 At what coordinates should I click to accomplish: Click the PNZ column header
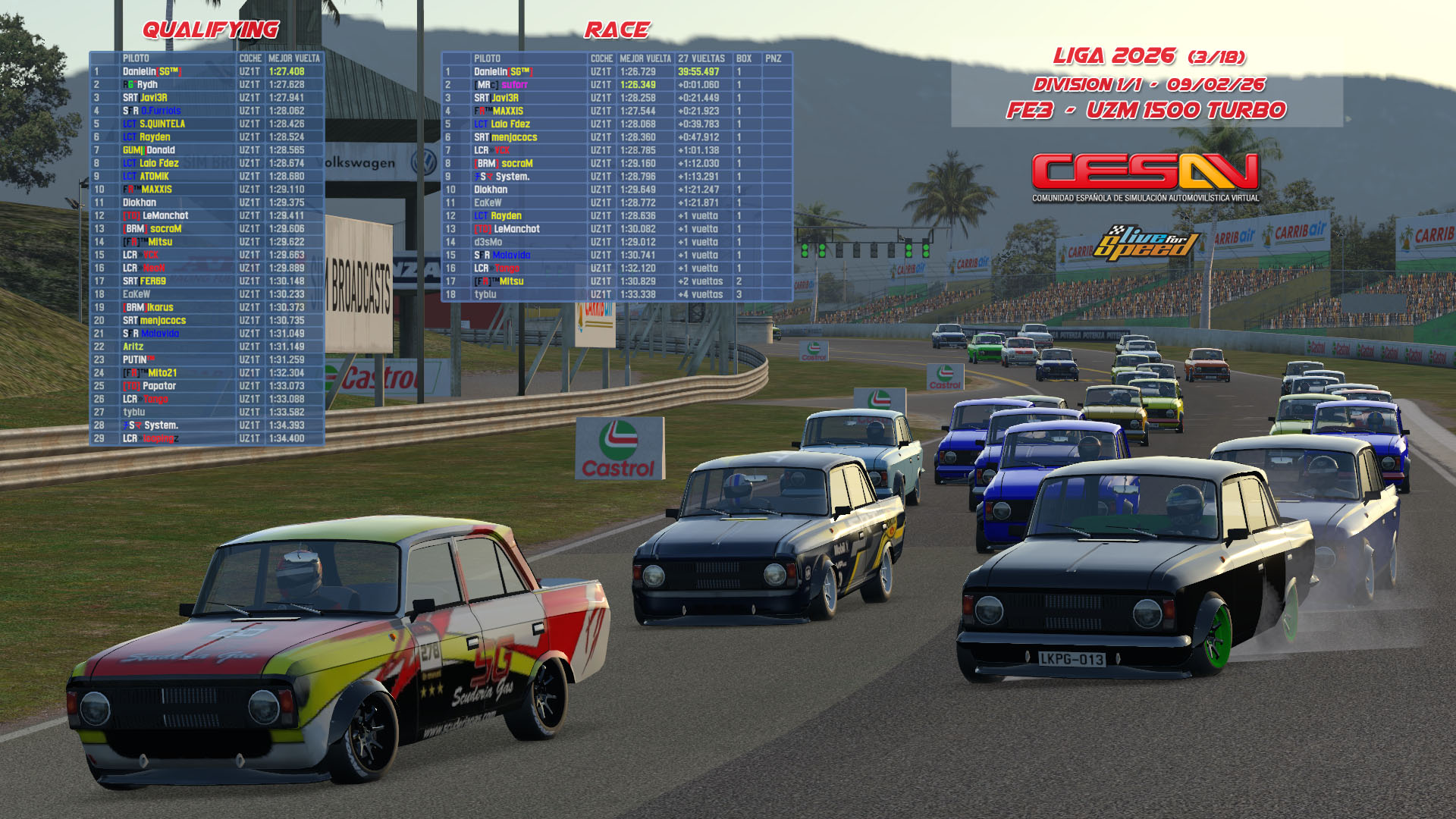click(773, 58)
